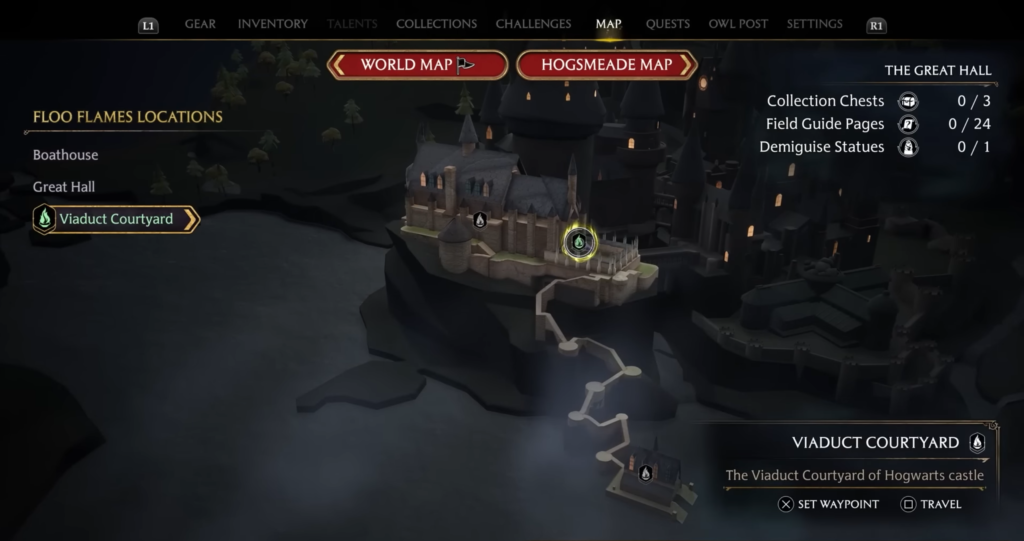Screen dimensions: 1024x541
Task: Select Viaduct Courtyard in the location list
Action: click(115, 219)
